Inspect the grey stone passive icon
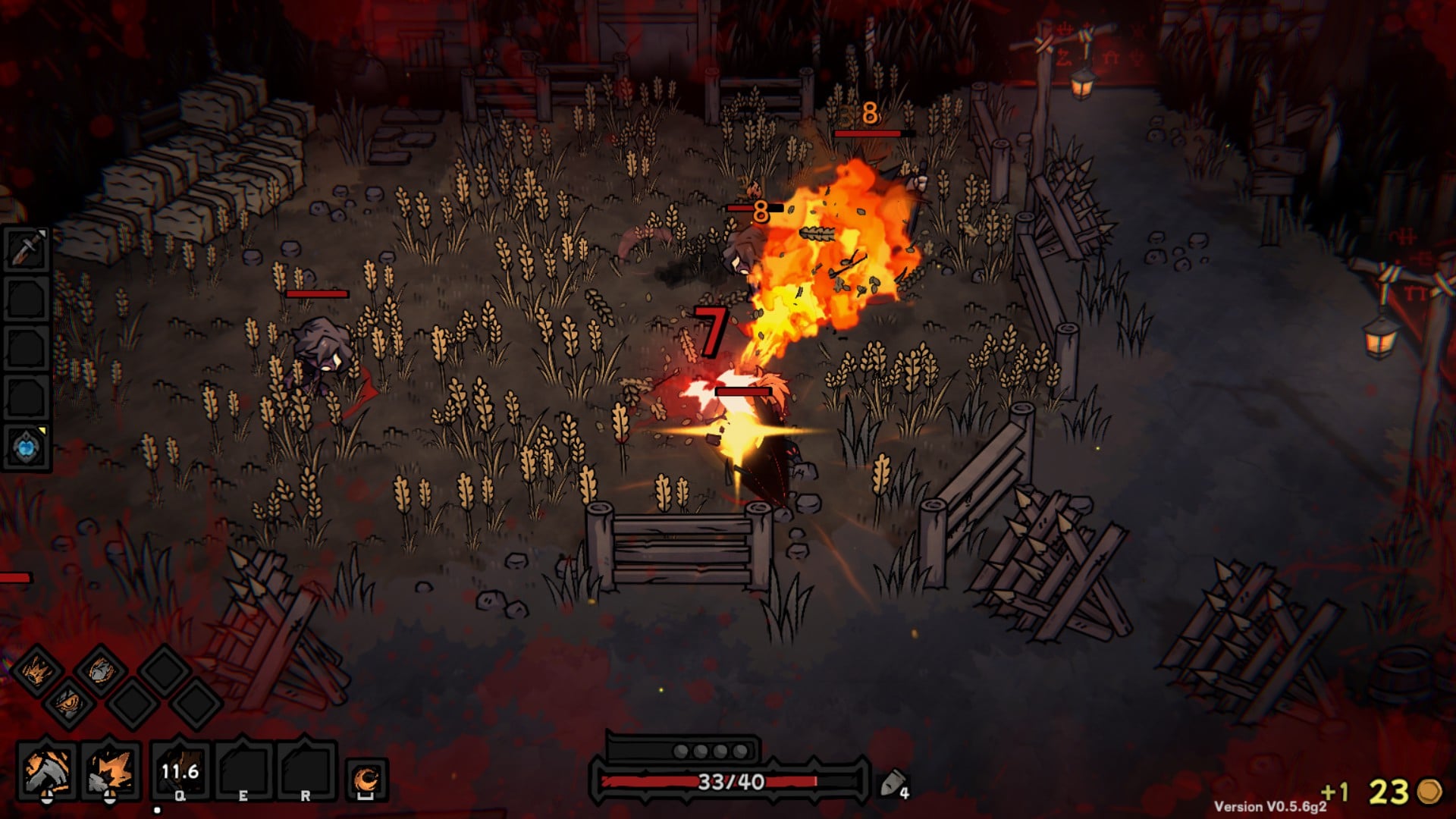 (99, 670)
